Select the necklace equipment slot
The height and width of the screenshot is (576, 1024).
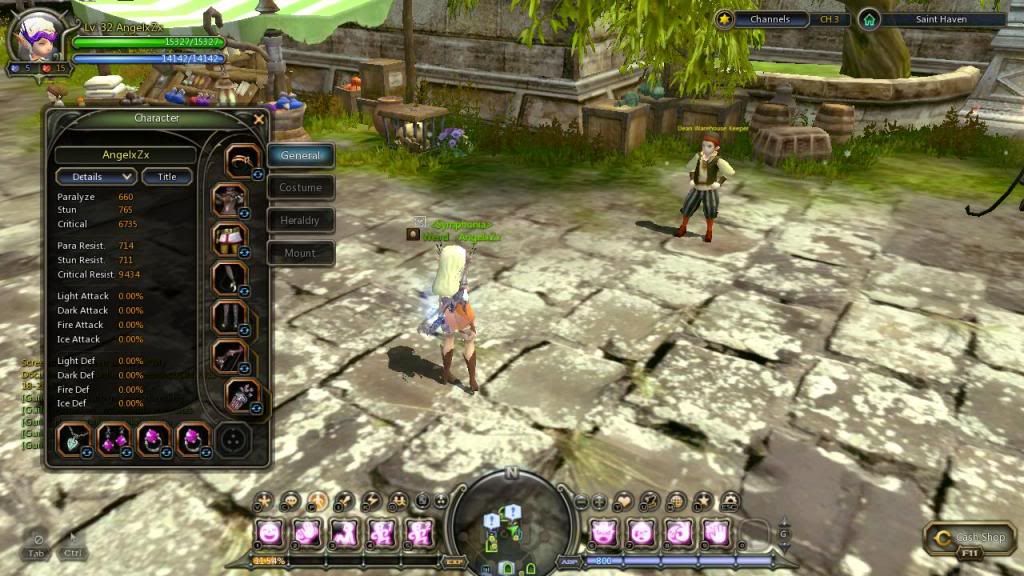(x=76, y=438)
